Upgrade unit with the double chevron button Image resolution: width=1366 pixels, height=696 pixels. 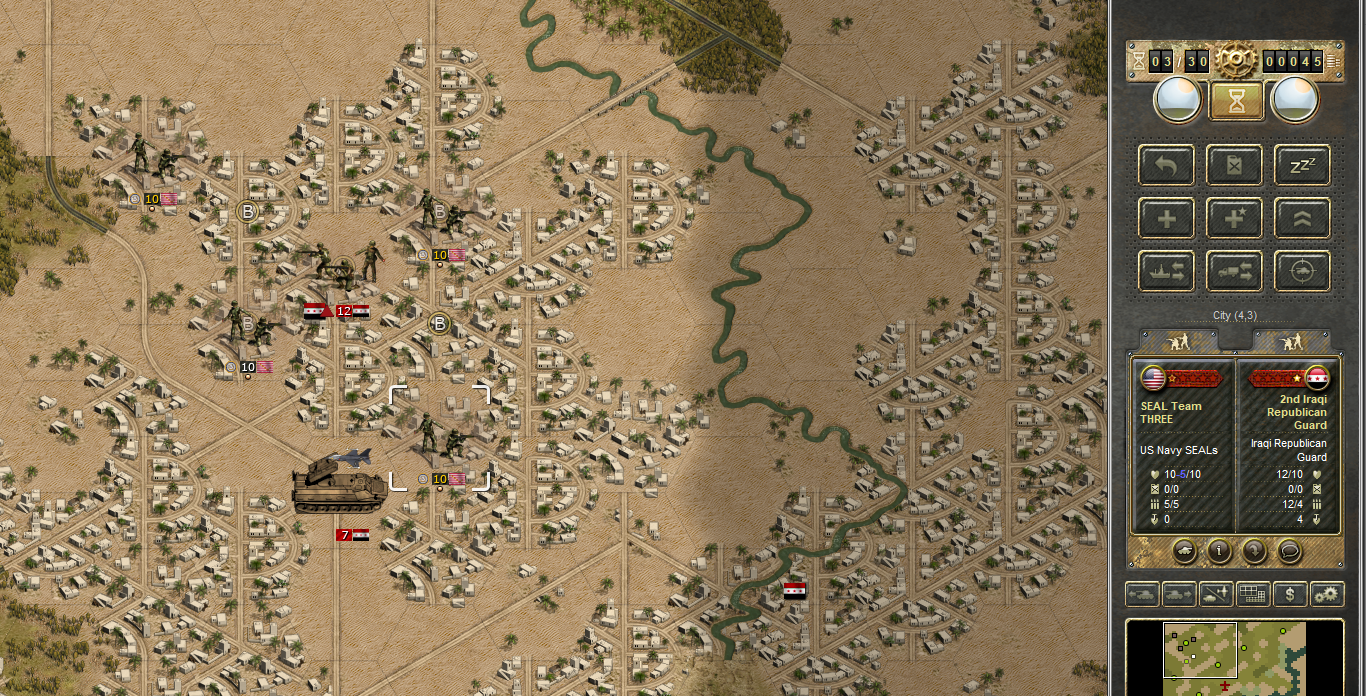point(1301,217)
